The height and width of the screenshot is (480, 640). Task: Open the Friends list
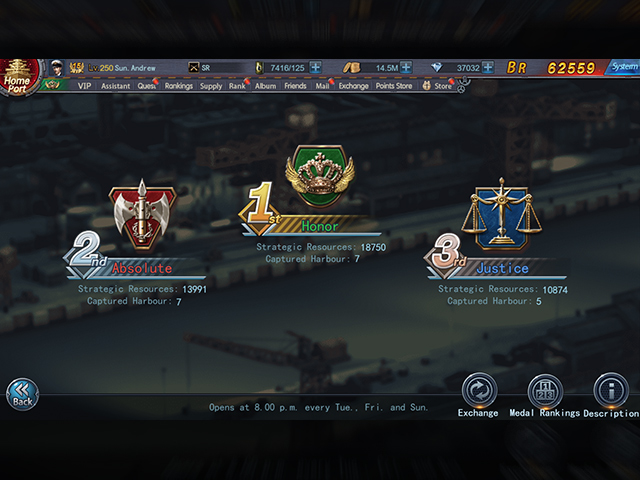295,86
